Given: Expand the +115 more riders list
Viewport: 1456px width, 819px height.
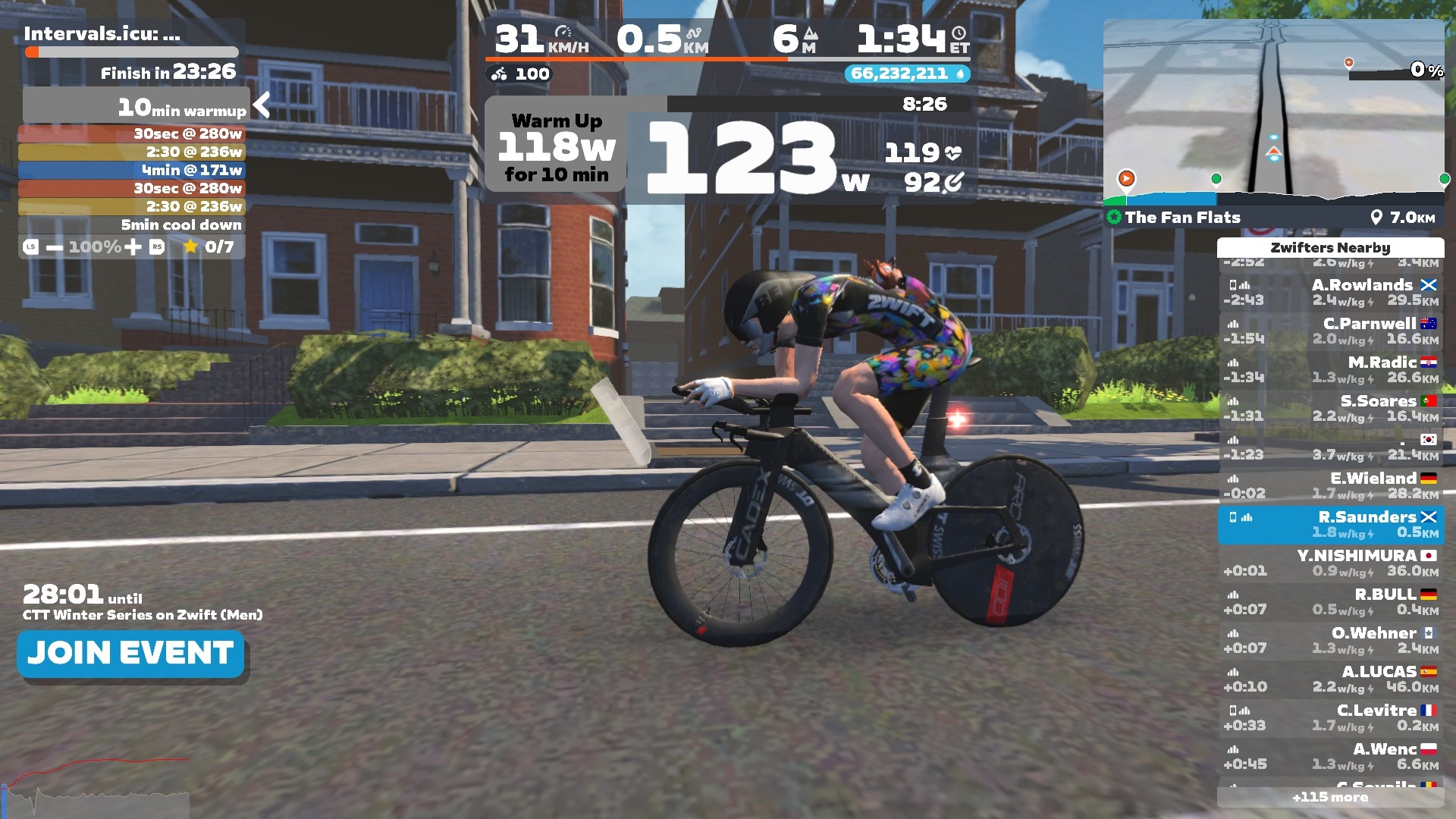Looking at the screenshot, I should tap(1330, 797).
